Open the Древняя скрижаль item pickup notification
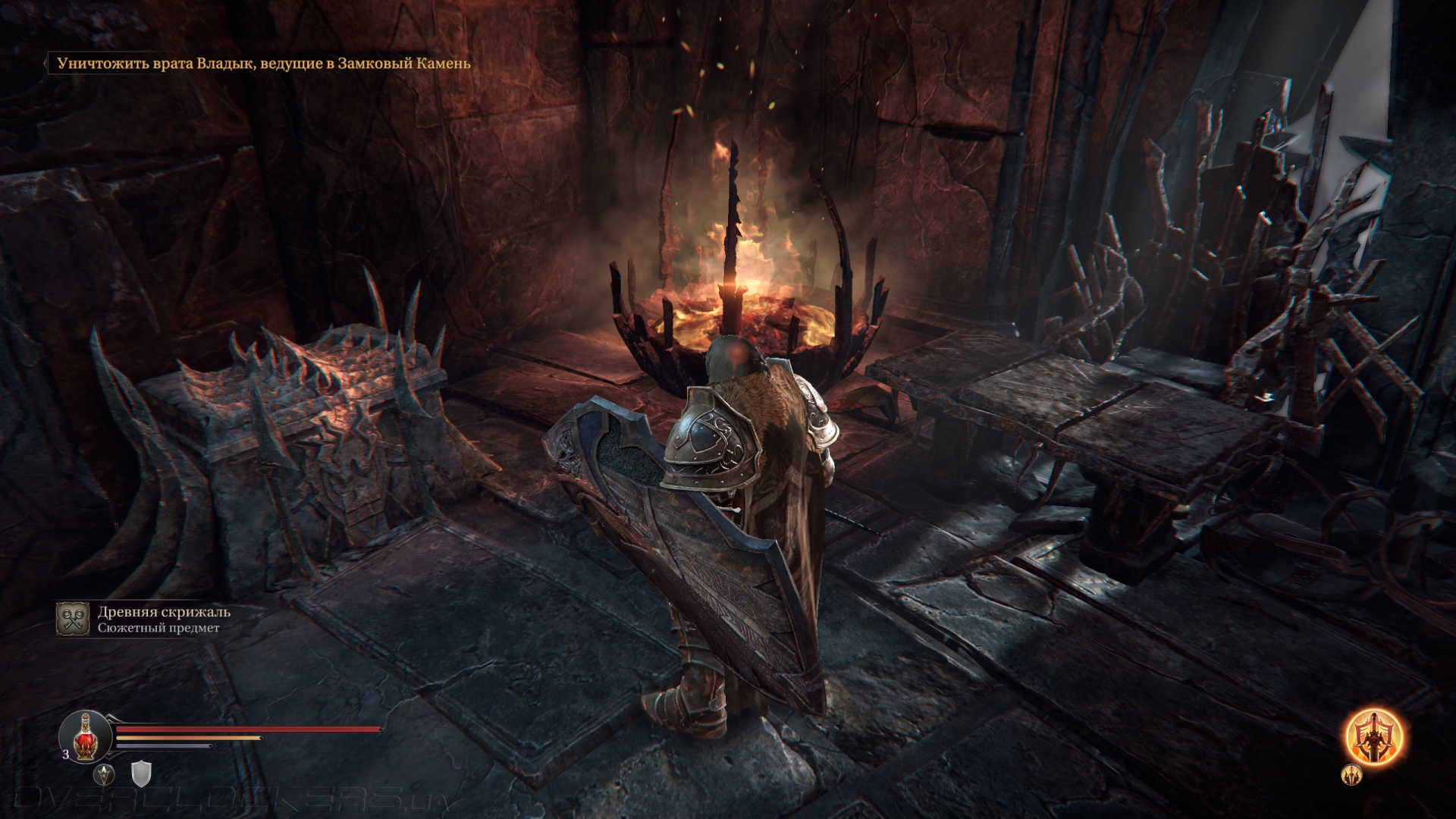 164,619
